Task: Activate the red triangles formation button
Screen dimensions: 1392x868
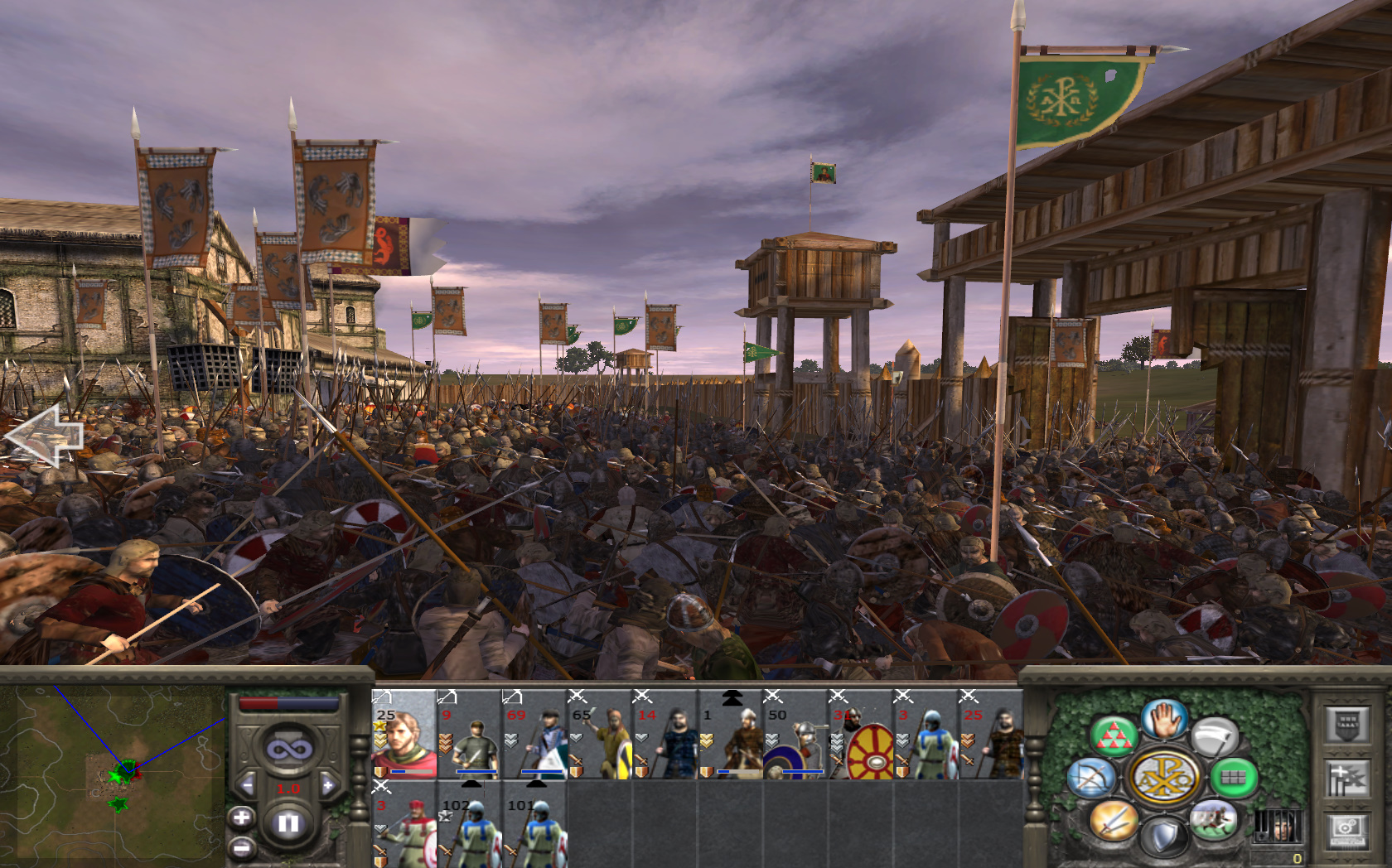Action: [x=1113, y=736]
